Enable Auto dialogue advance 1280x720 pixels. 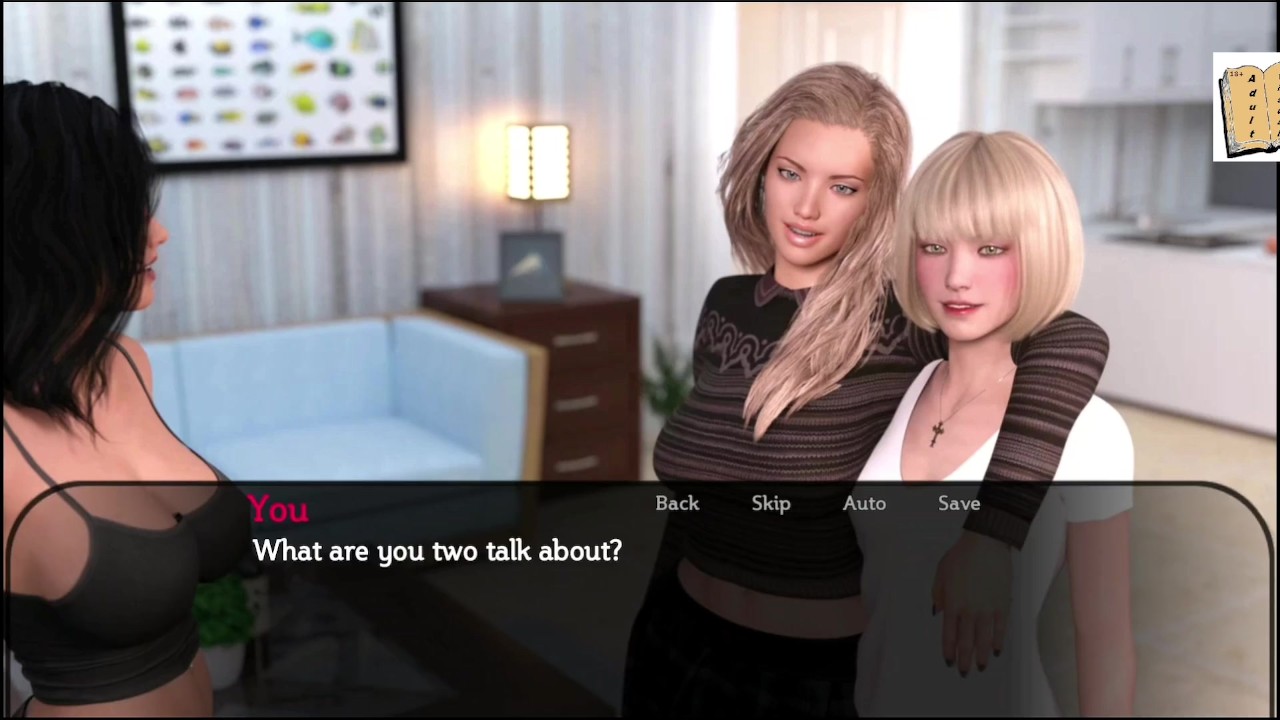864,504
